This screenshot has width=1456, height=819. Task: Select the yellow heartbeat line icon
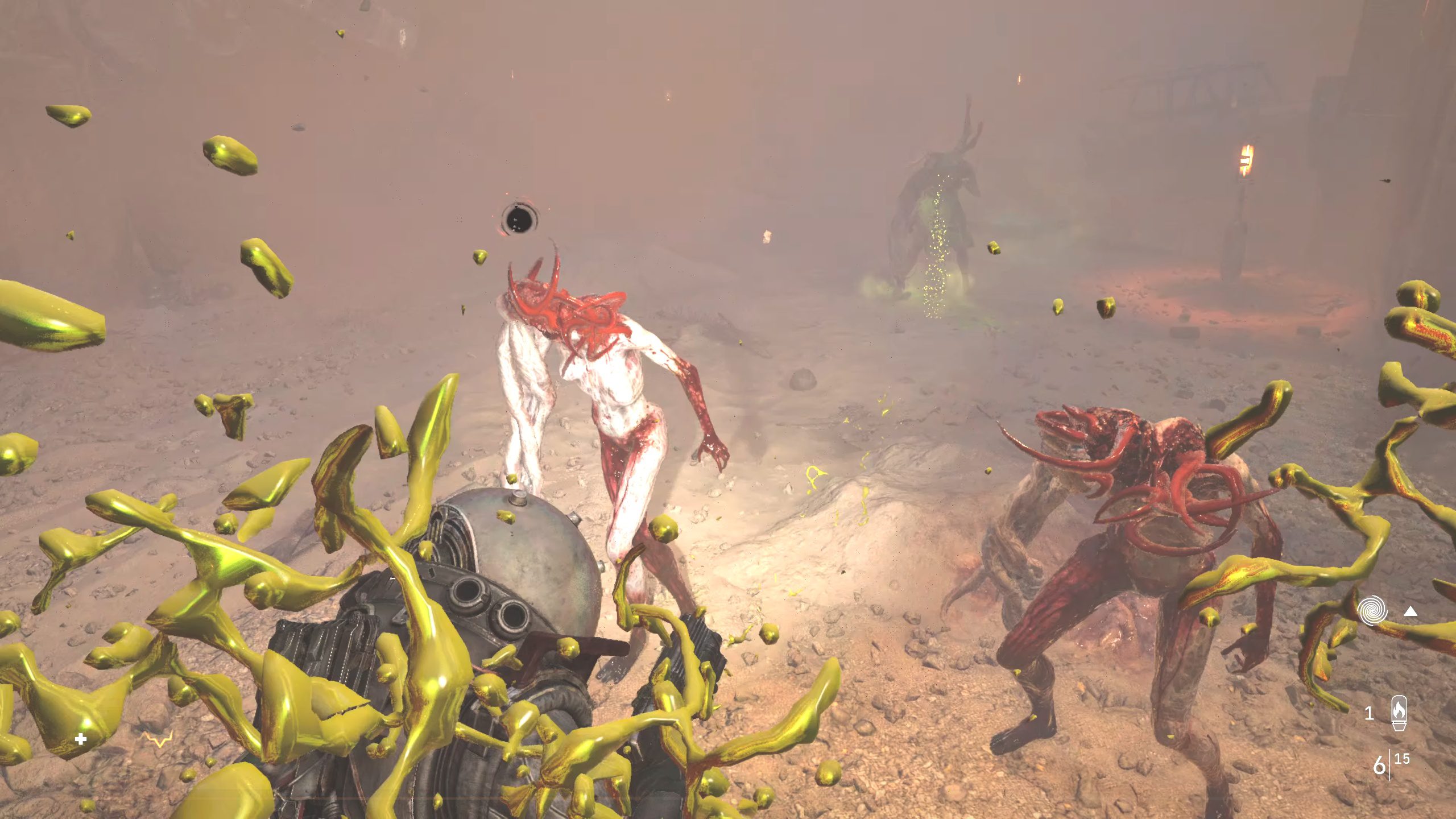(x=158, y=739)
